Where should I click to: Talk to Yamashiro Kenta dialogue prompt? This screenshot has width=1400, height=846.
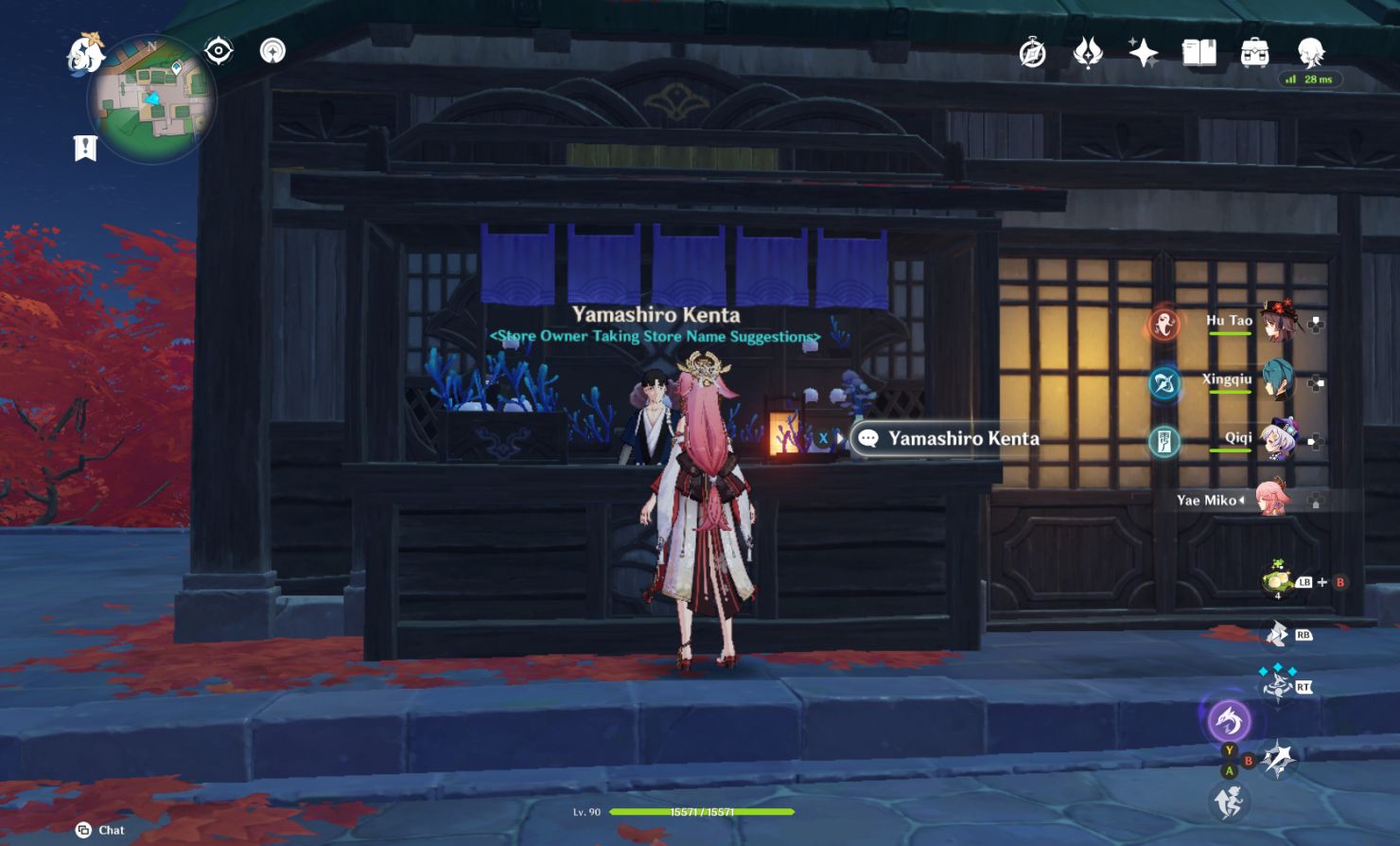pyautogui.click(x=946, y=438)
